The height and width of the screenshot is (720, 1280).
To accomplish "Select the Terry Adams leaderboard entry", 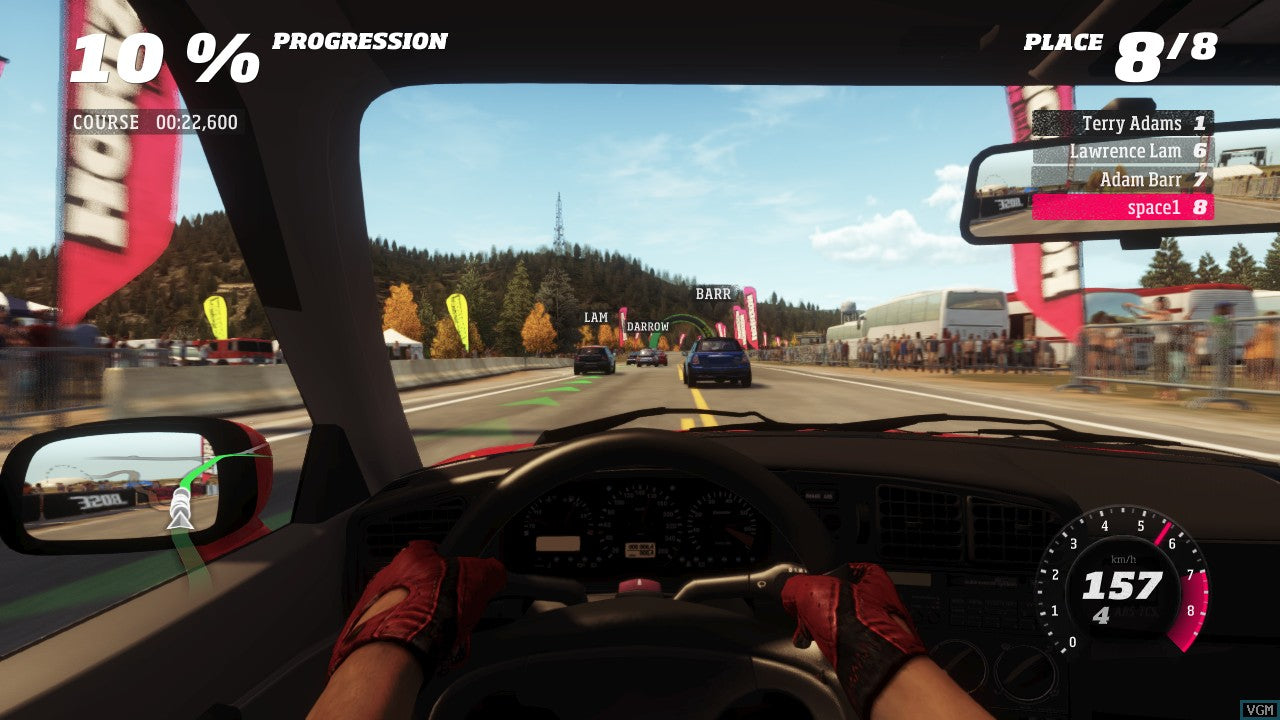I will 1135,124.
